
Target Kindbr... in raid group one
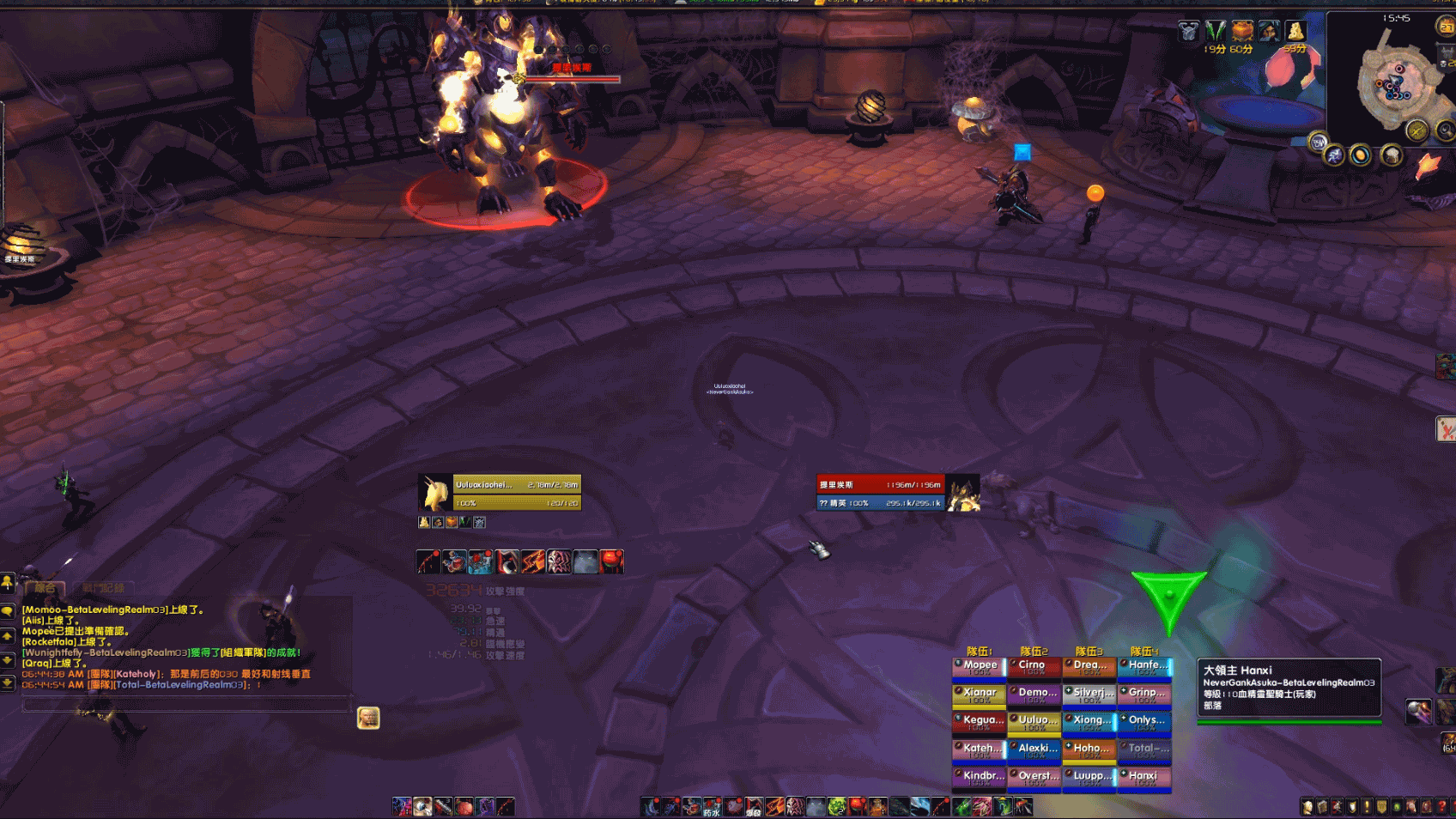pos(978,777)
